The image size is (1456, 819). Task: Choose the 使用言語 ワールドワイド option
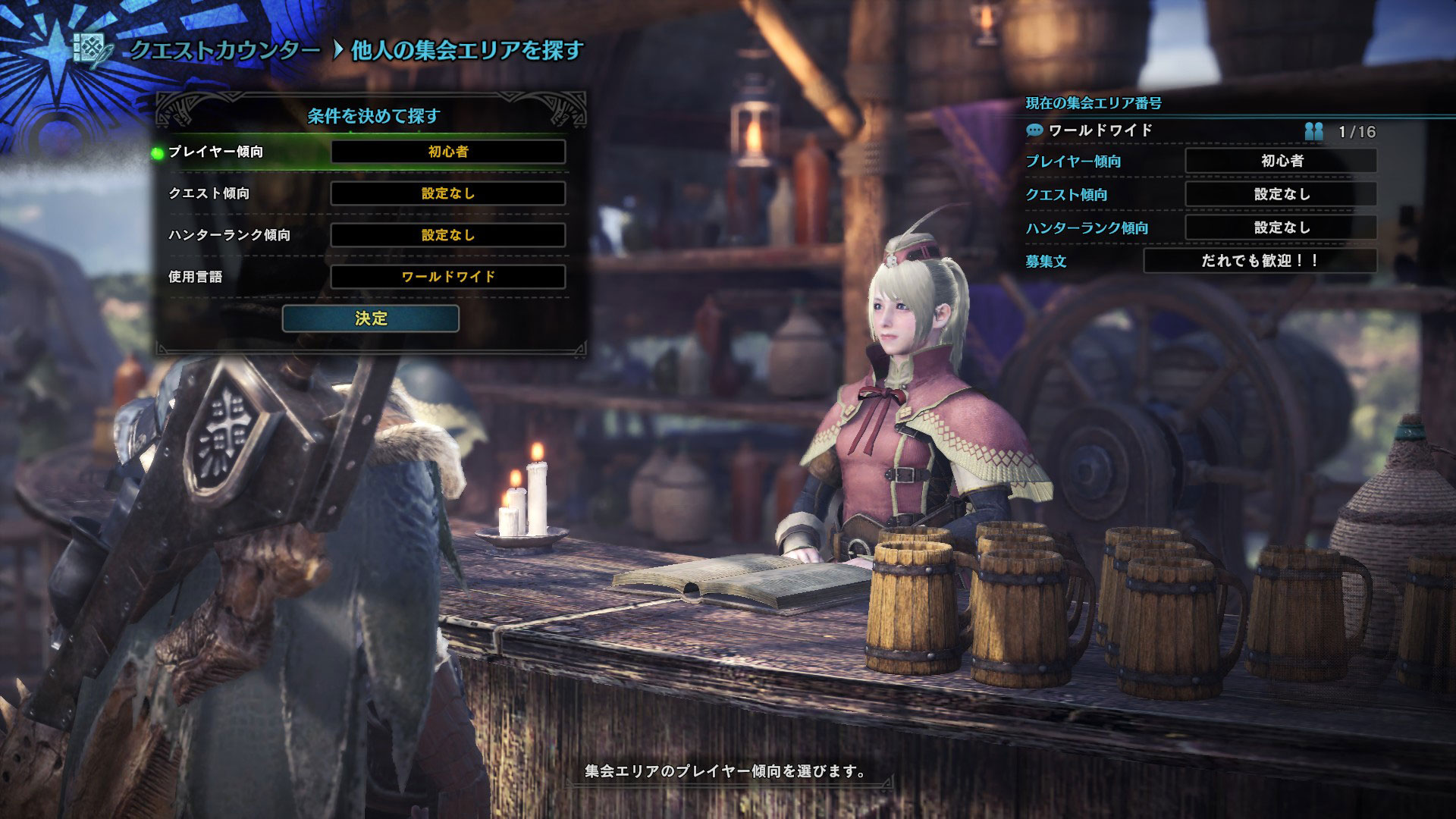tap(447, 277)
